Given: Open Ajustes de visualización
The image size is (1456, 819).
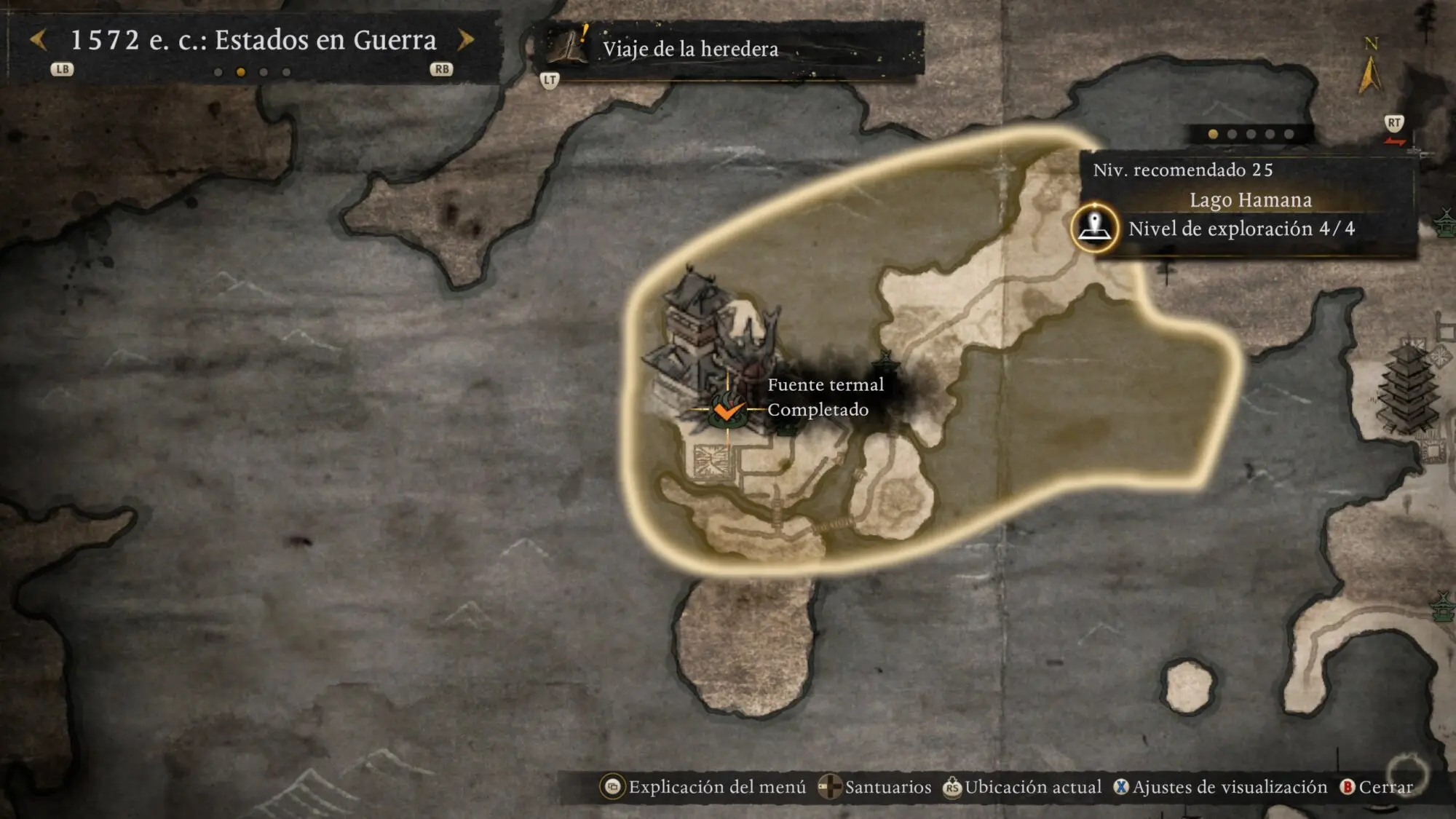Looking at the screenshot, I should pos(1220,787).
